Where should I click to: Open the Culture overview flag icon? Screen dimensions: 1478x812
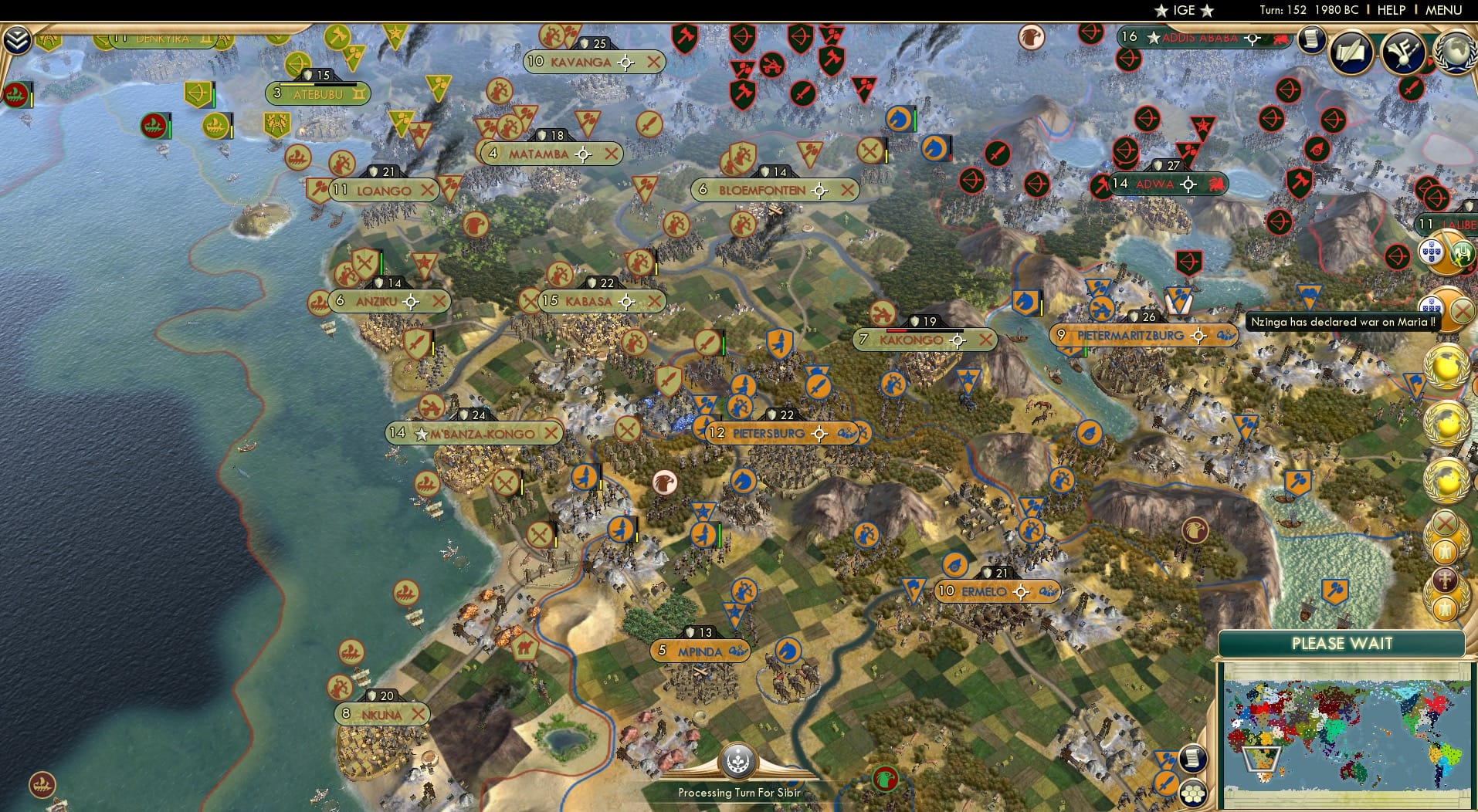click(1403, 52)
